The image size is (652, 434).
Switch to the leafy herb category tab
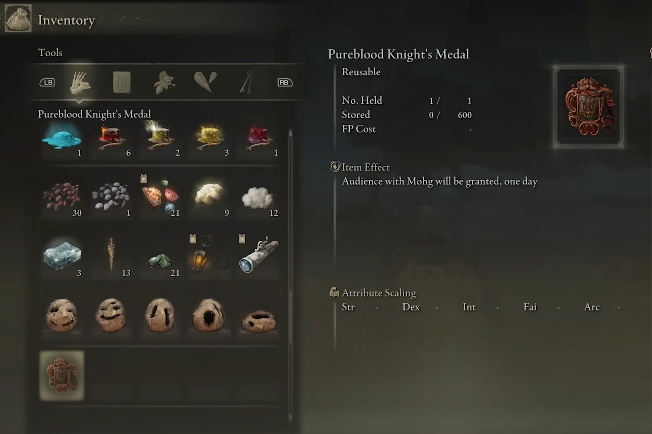pos(164,82)
